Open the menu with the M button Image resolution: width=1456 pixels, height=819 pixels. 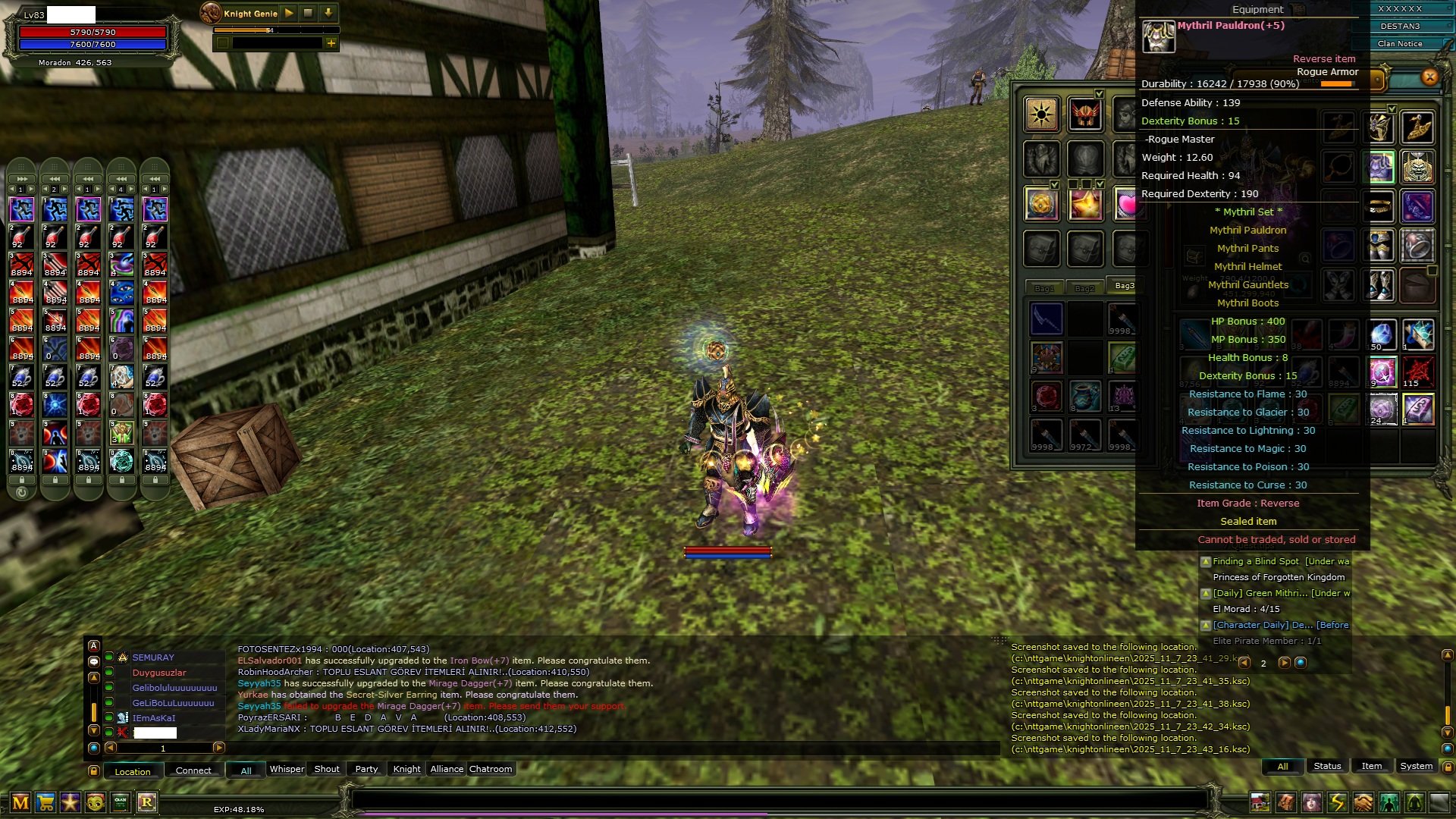coord(20,802)
